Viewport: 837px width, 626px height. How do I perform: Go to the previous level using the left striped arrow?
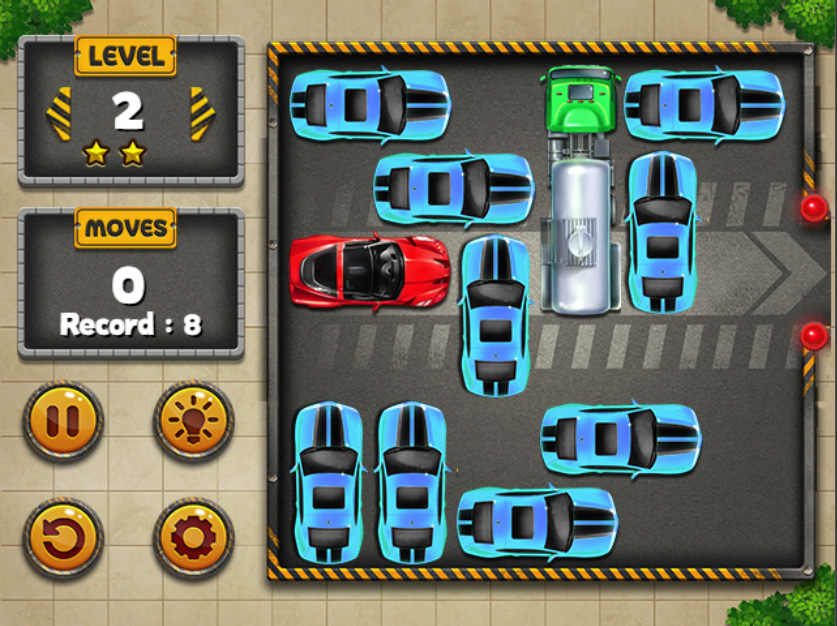59,114
